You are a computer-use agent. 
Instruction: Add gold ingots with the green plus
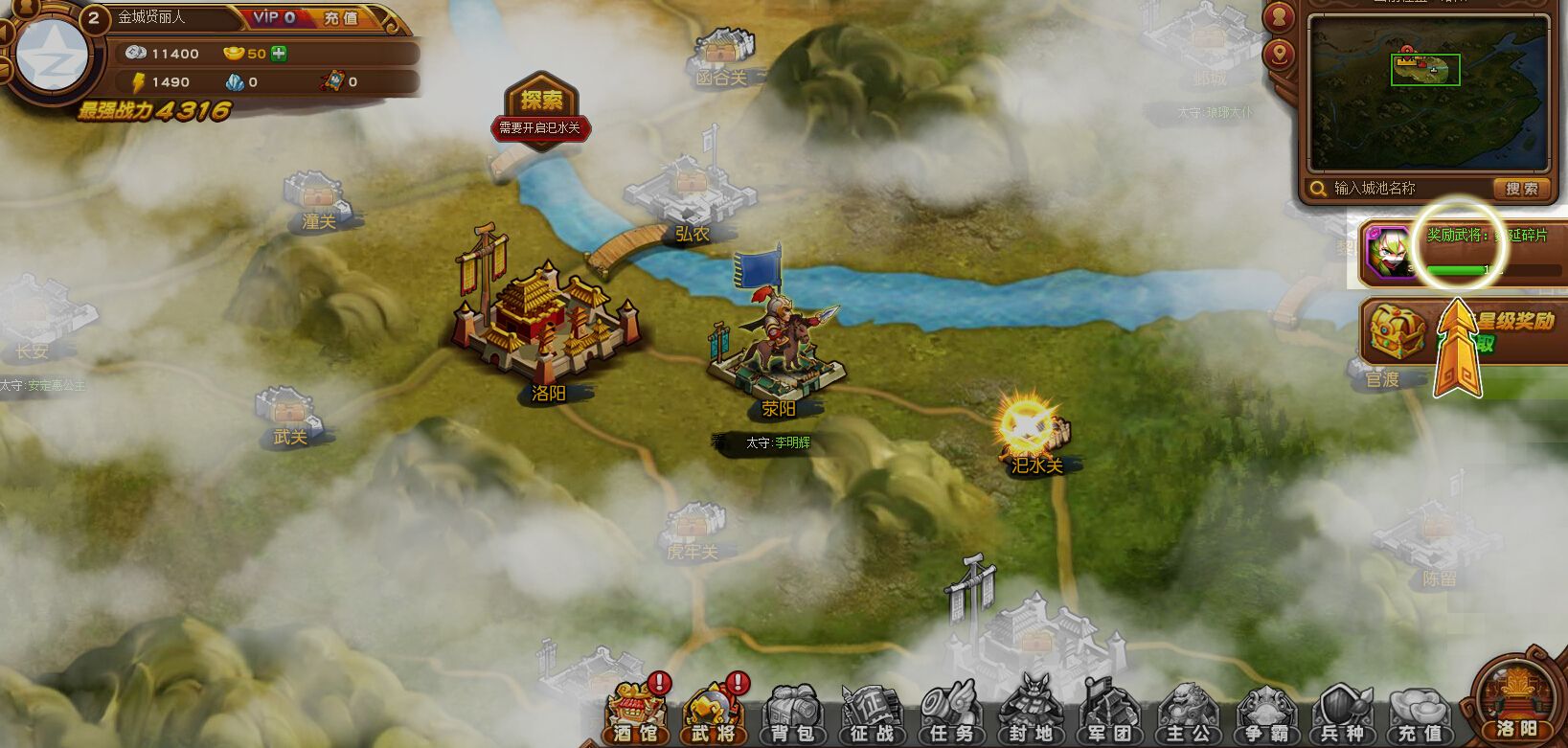coord(279,54)
